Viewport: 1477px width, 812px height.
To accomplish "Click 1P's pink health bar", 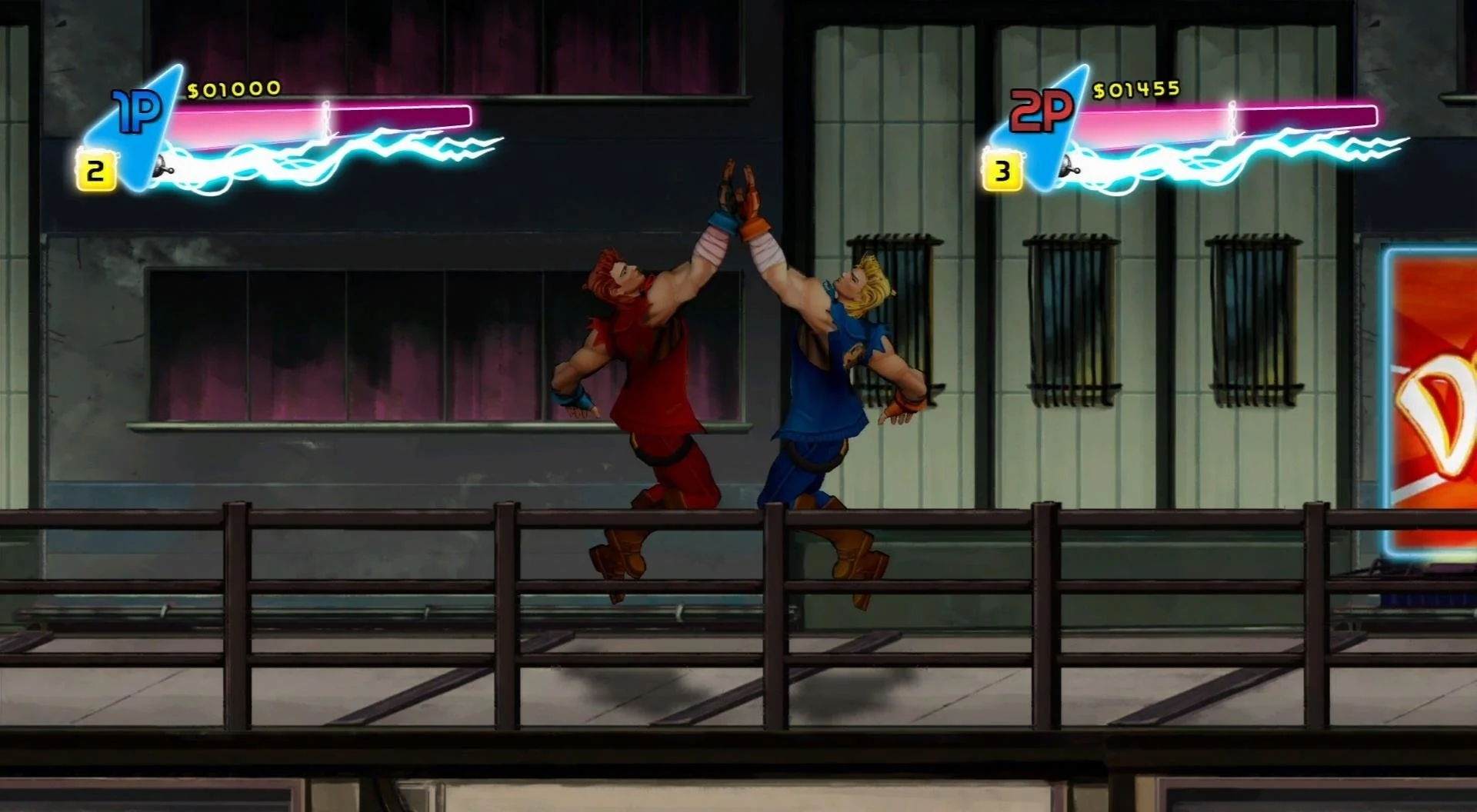I will pos(254,115).
